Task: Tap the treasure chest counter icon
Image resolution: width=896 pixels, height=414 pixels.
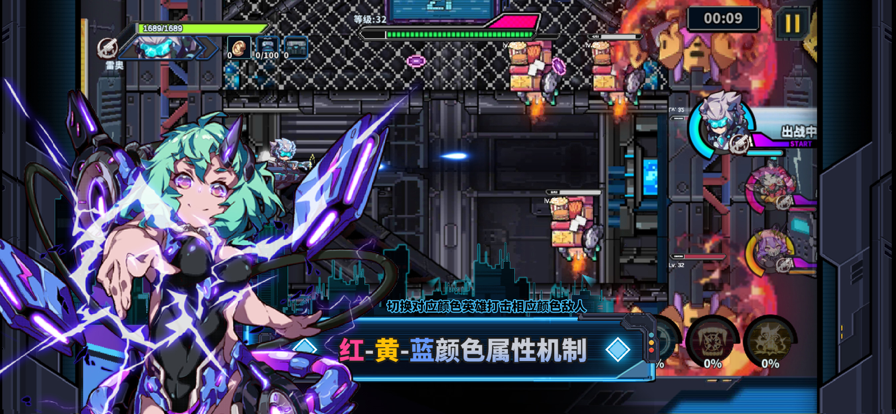Action: pos(296,46)
